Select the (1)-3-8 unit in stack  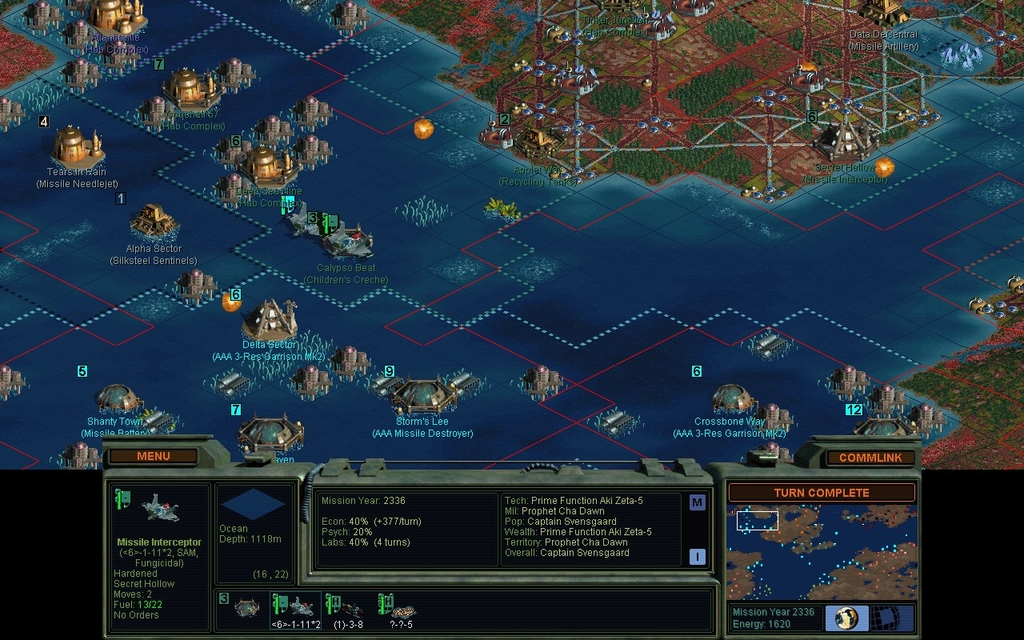point(348,607)
